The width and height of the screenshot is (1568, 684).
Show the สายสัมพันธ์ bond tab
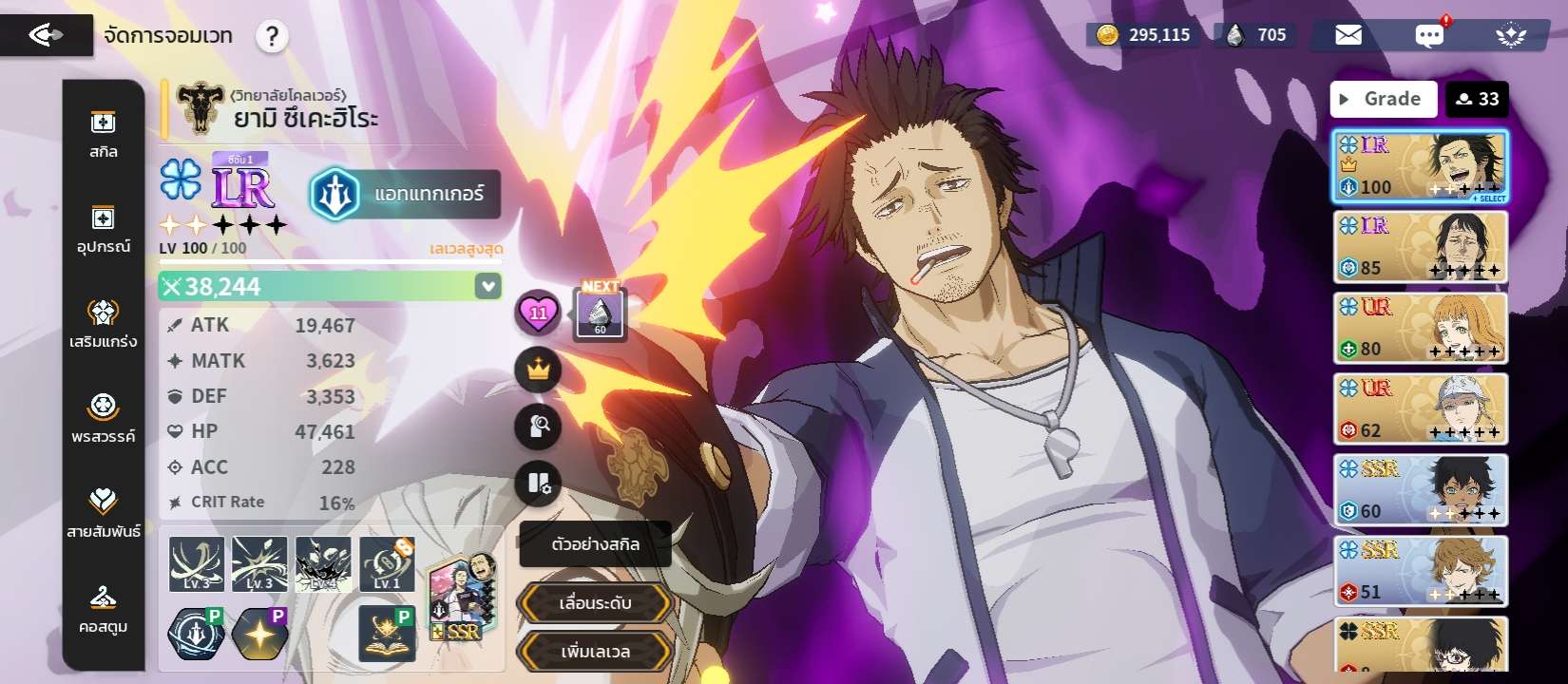point(103,513)
